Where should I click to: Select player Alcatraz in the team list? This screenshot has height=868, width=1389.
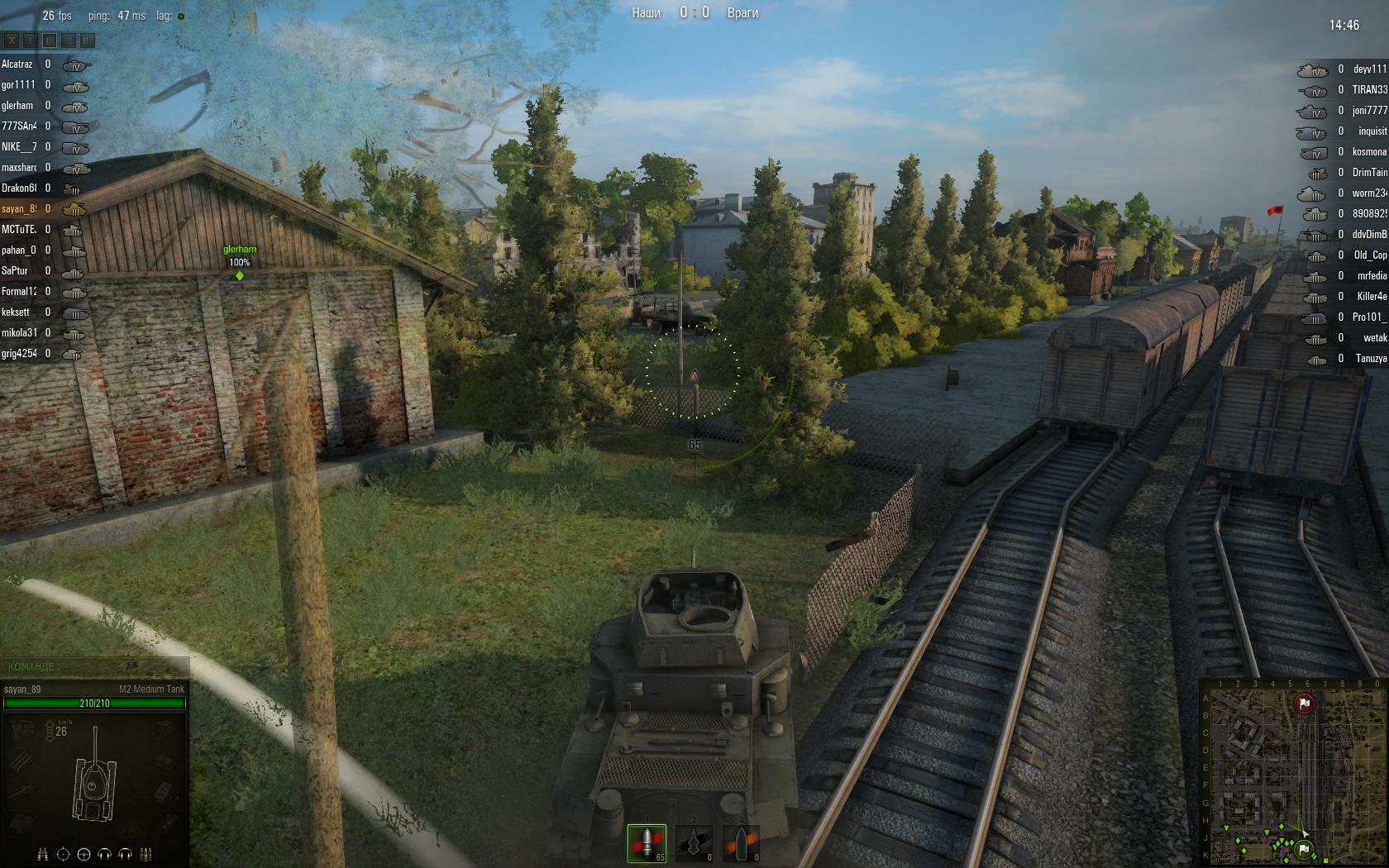tap(17, 64)
